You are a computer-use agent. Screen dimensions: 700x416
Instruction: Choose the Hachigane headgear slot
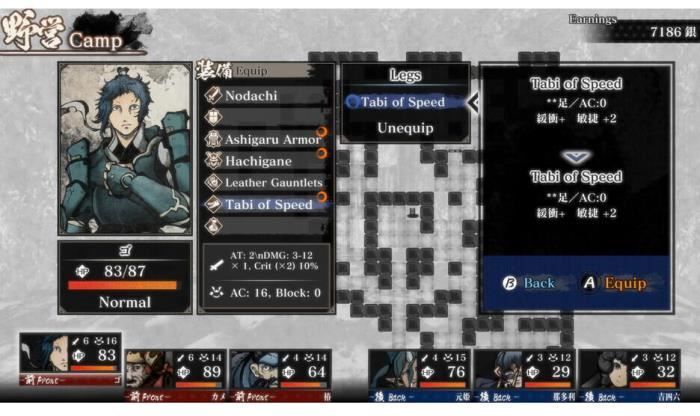coord(263,161)
